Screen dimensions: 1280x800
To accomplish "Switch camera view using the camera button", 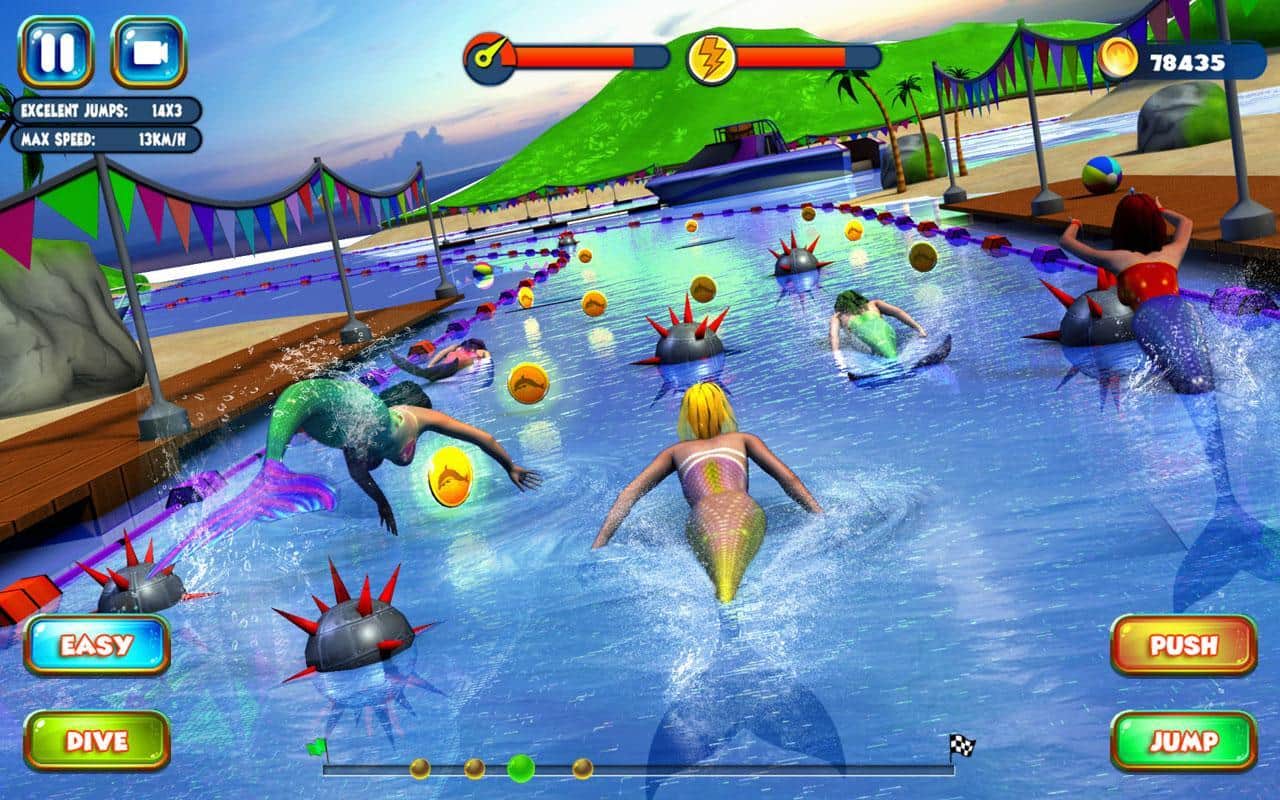I will 148,52.
